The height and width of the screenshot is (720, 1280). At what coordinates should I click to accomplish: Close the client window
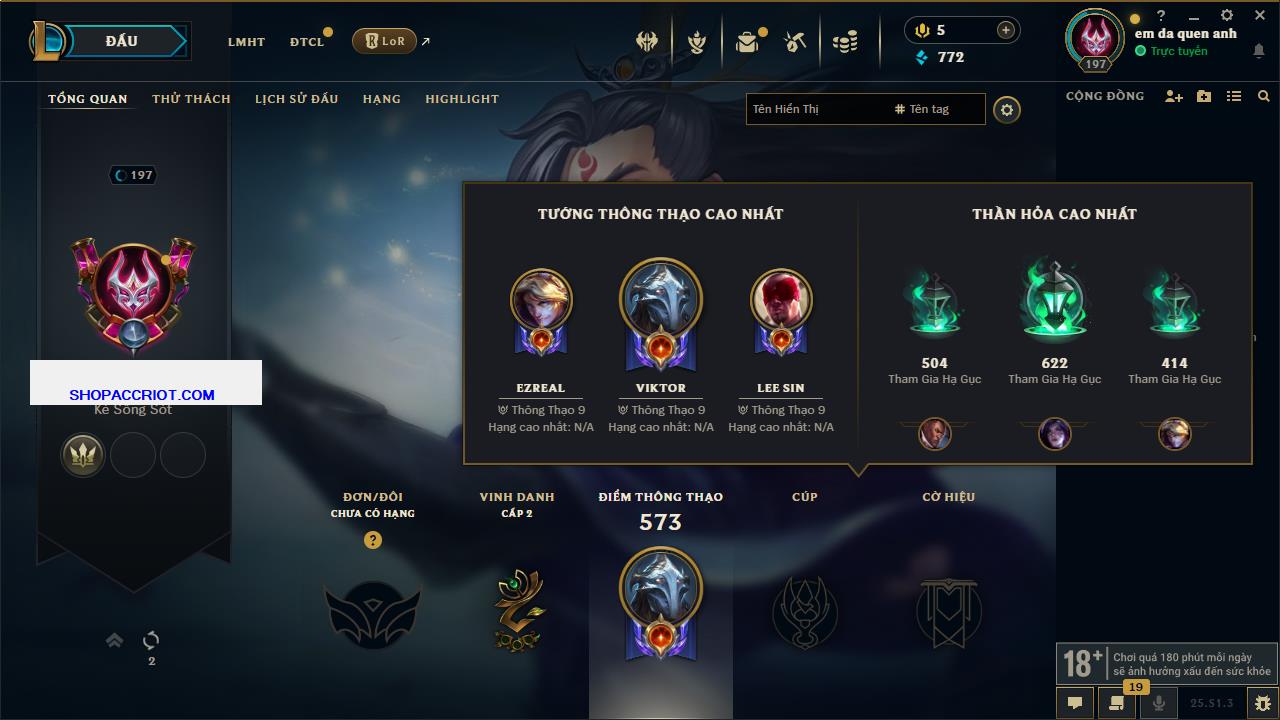1258,15
